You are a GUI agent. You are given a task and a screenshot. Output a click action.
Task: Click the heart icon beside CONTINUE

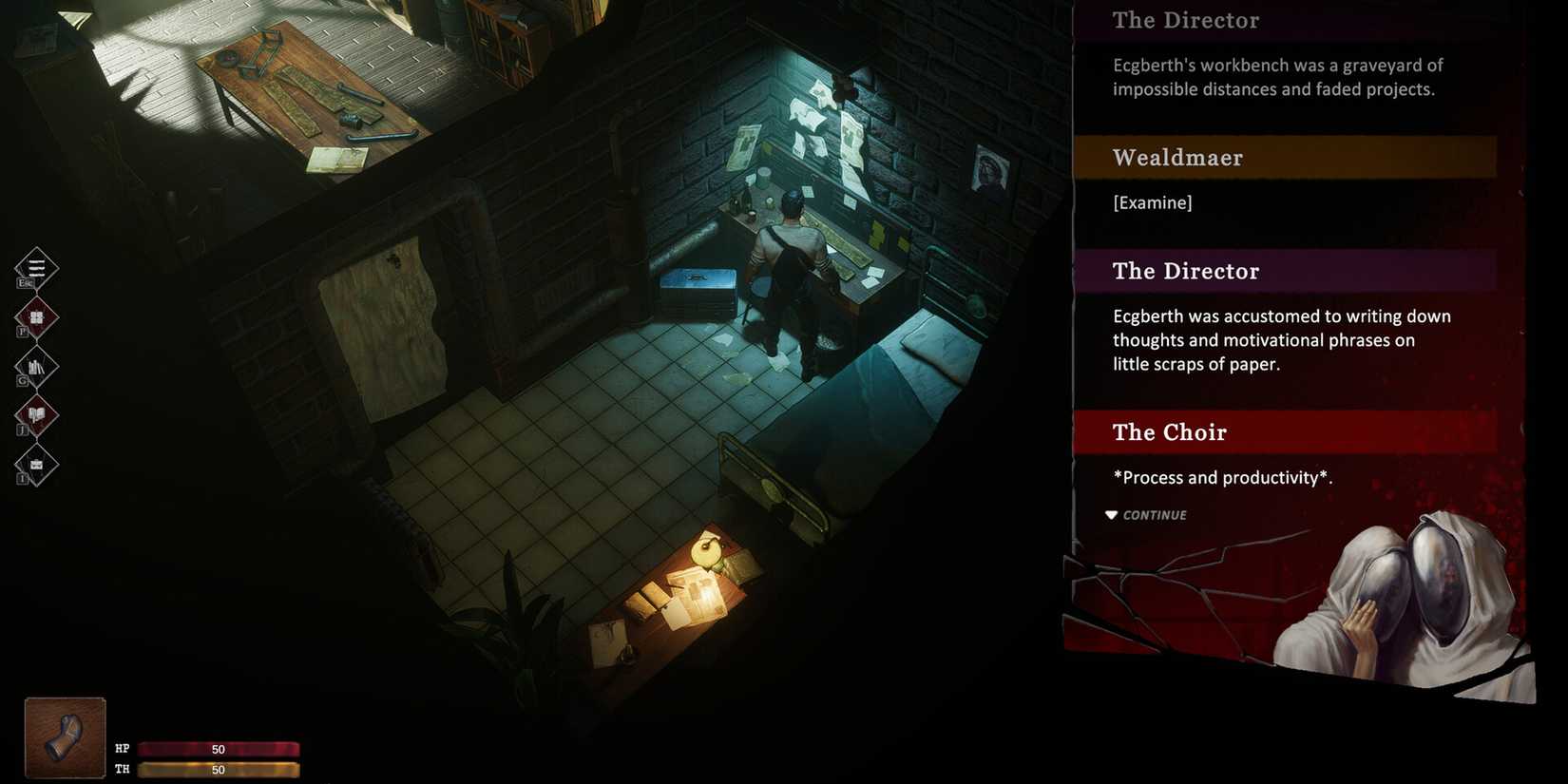click(1111, 514)
